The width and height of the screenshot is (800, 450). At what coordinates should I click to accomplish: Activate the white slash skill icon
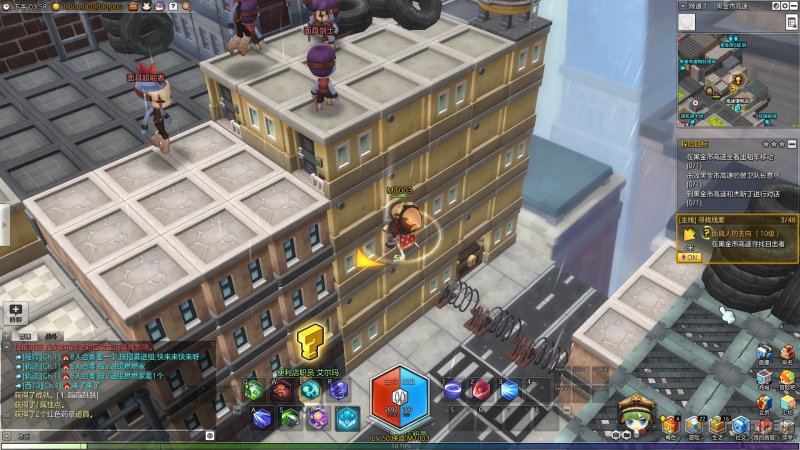tap(262, 417)
